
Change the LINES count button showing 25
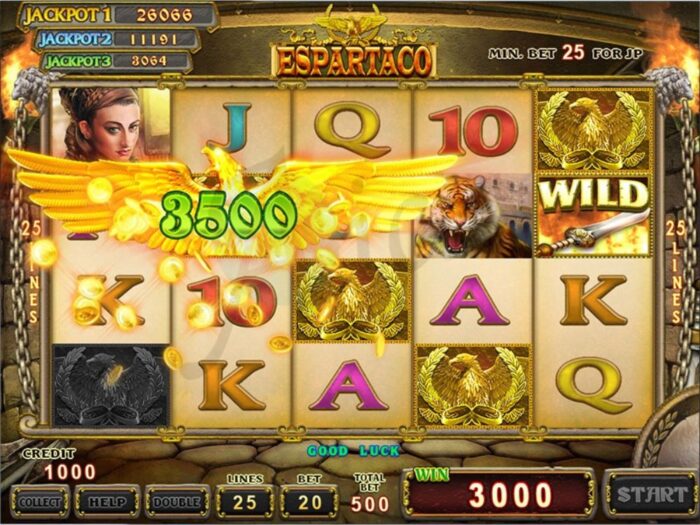245,499
